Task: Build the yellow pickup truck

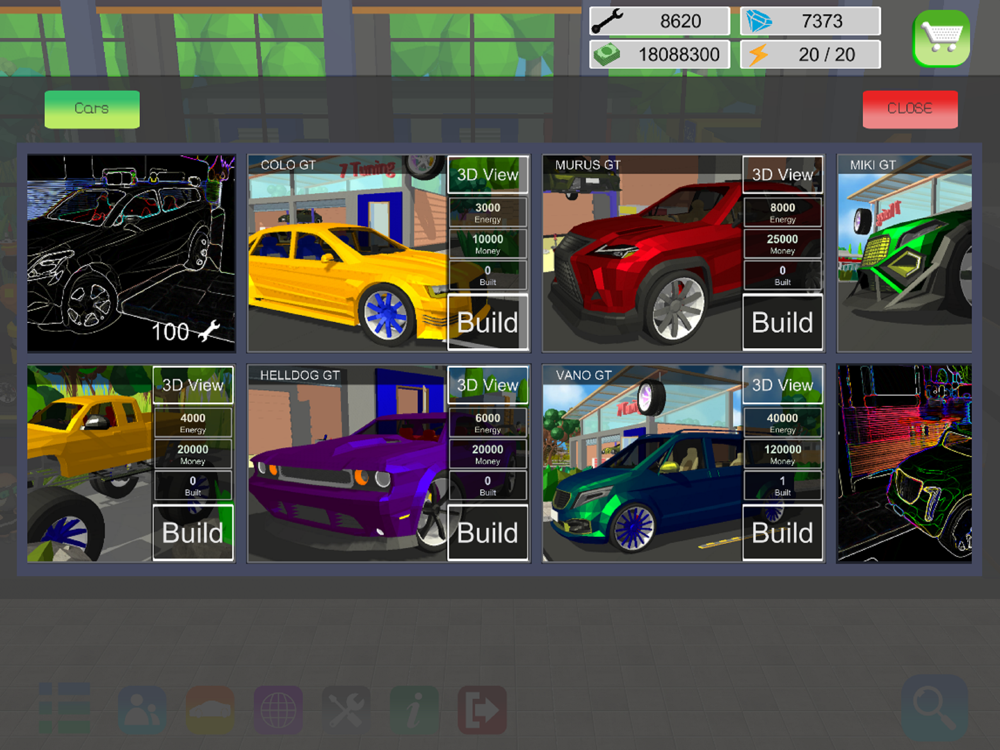Action: [193, 532]
